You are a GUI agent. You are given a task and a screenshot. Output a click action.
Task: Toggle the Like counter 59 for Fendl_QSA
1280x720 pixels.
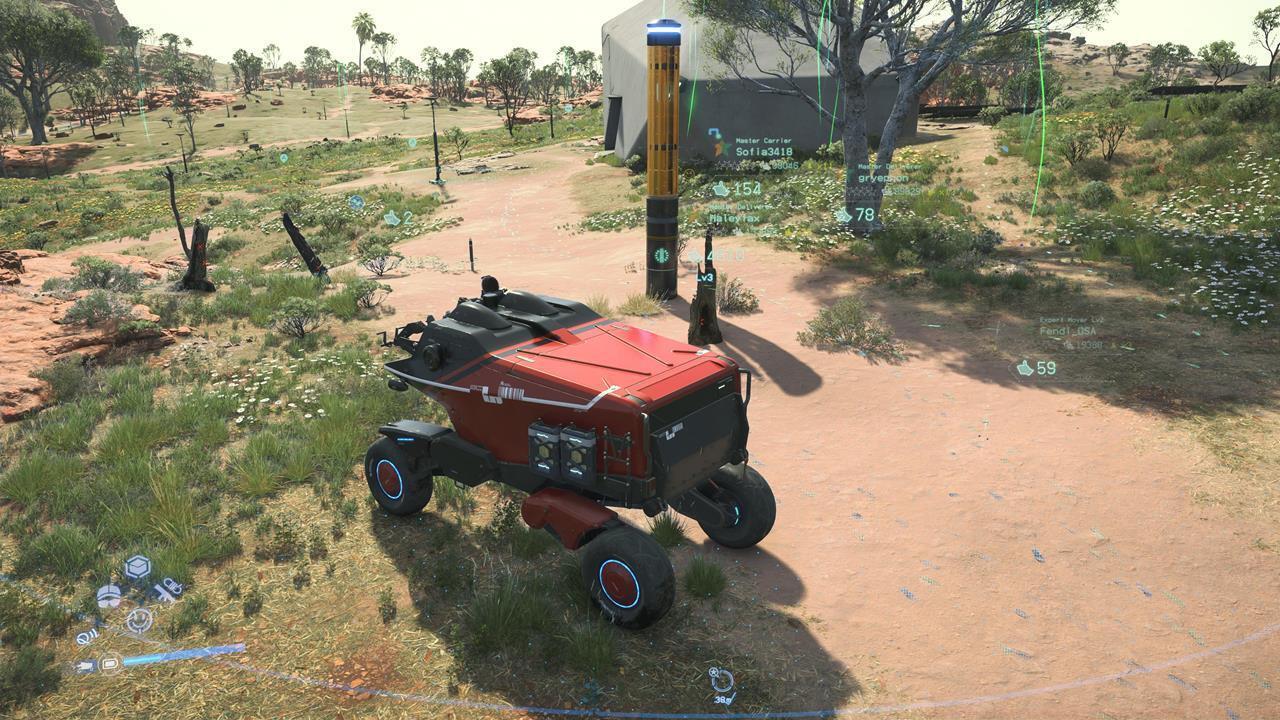1038,369
